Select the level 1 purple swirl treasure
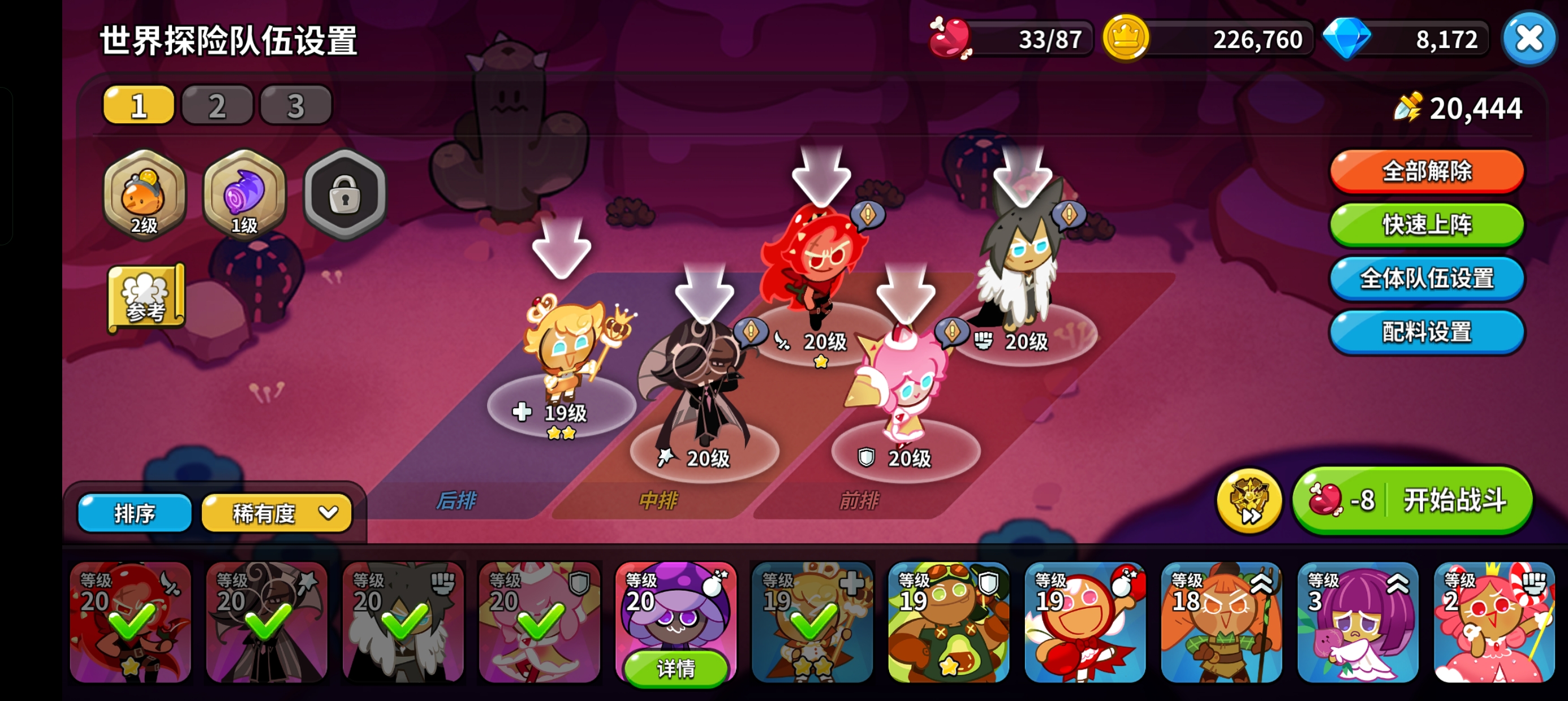This screenshot has height=701, width=1568. pyautogui.click(x=244, y=194)
